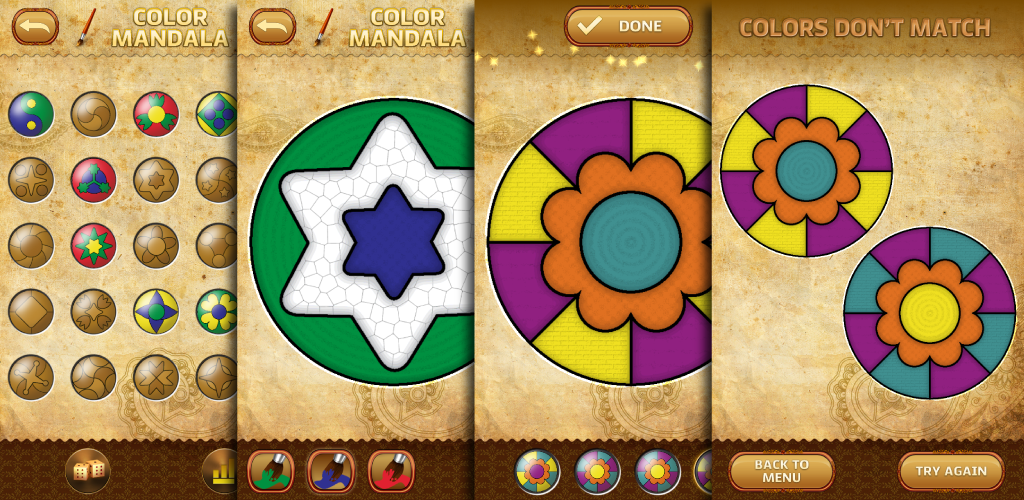Go BACK TO MENU
This screenshot has width=1024, height=500.
(x=781, y=471)
